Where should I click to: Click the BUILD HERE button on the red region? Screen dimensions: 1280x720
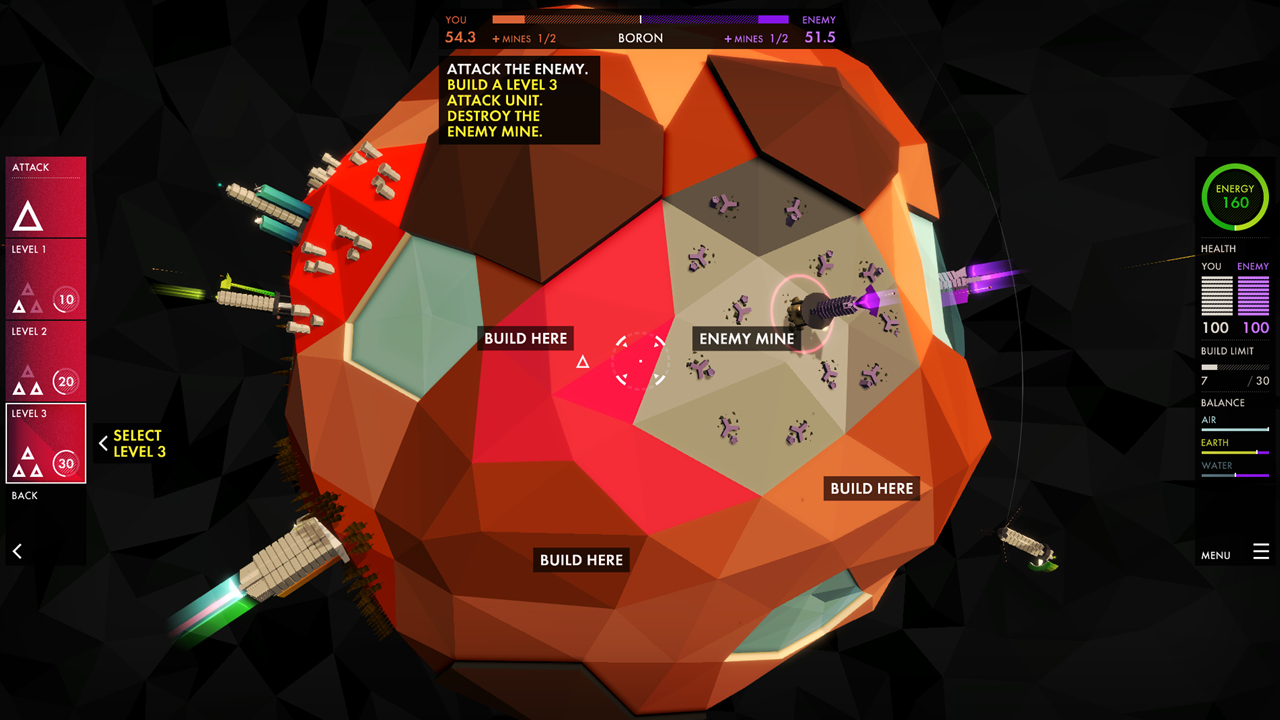pyautogui.click(x=526, y=338)
